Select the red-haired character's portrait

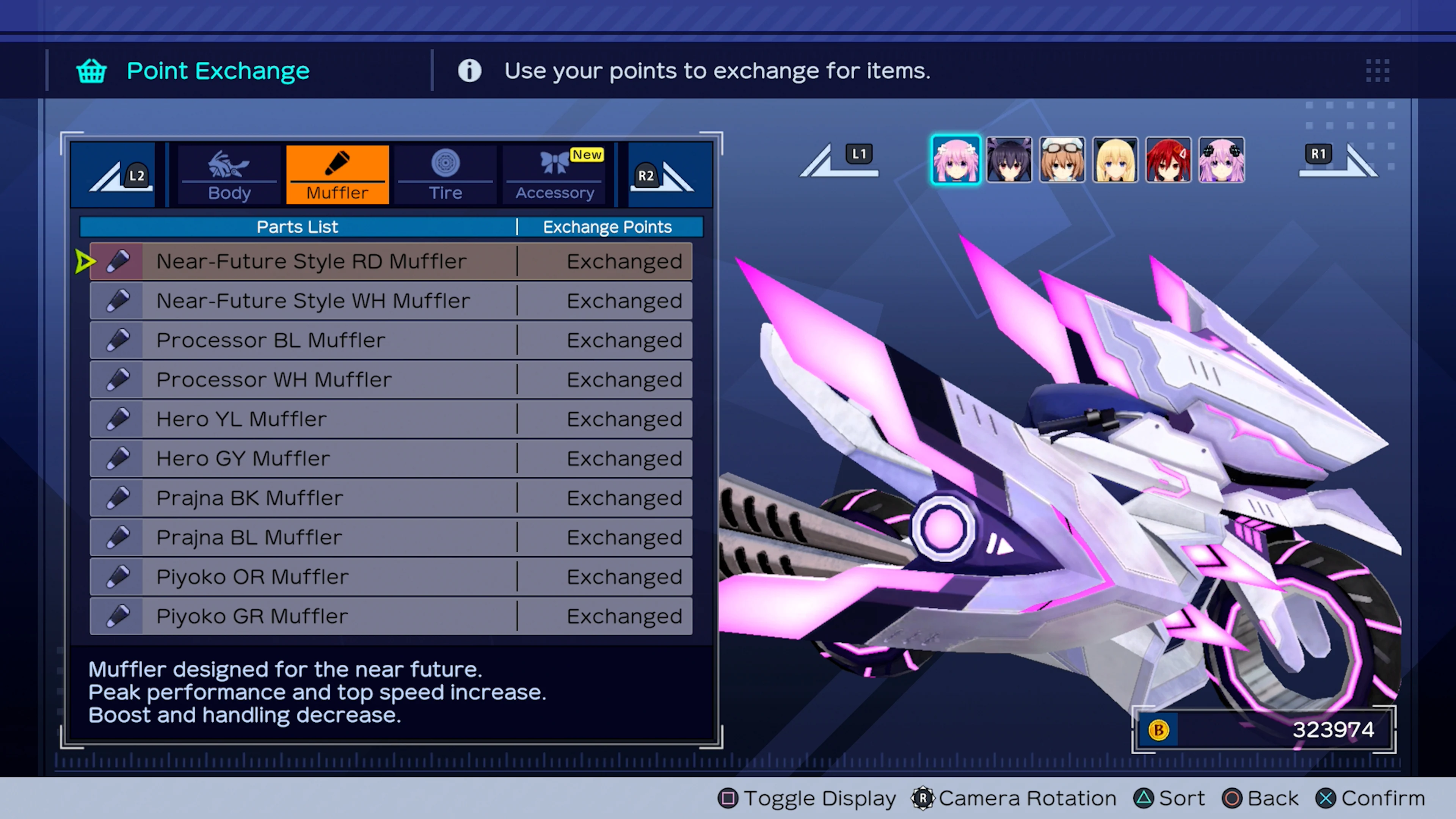(x=1168, y=160)
